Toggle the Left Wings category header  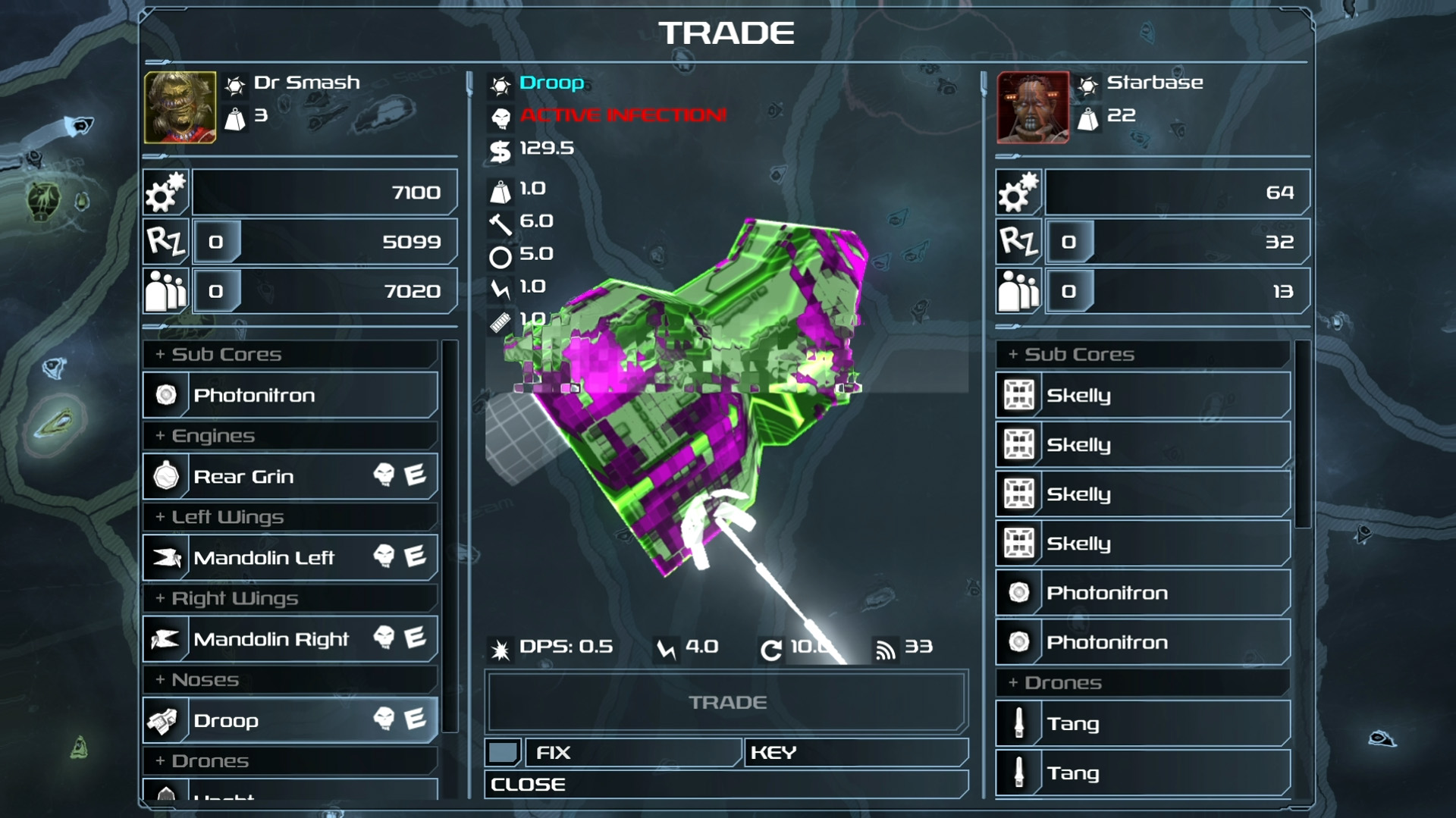(290, 517)
